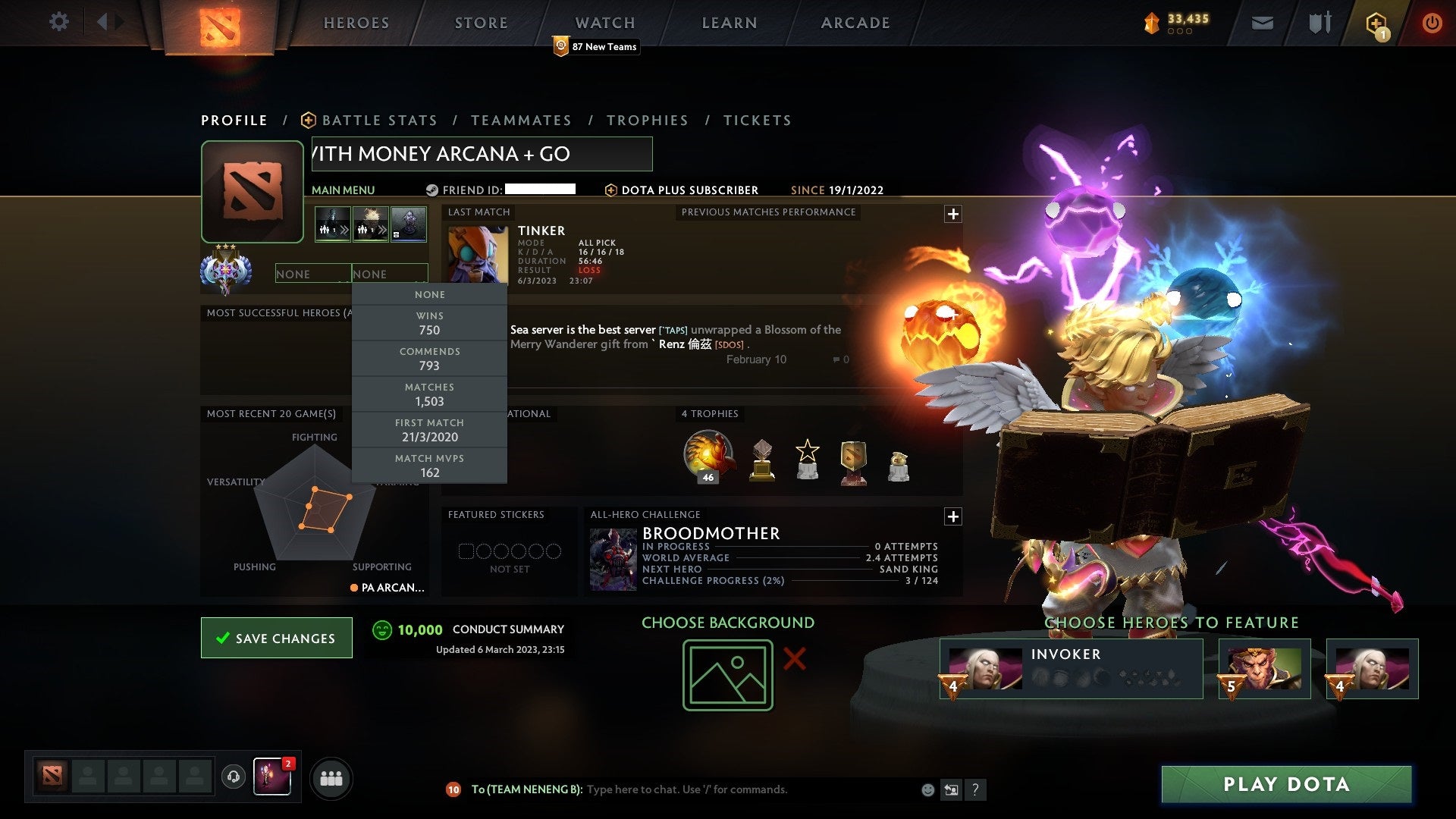Click the power button to exit
The width and height of the screenshot is (1456, 819).
pyautogui.click(x=1432, y=22)
